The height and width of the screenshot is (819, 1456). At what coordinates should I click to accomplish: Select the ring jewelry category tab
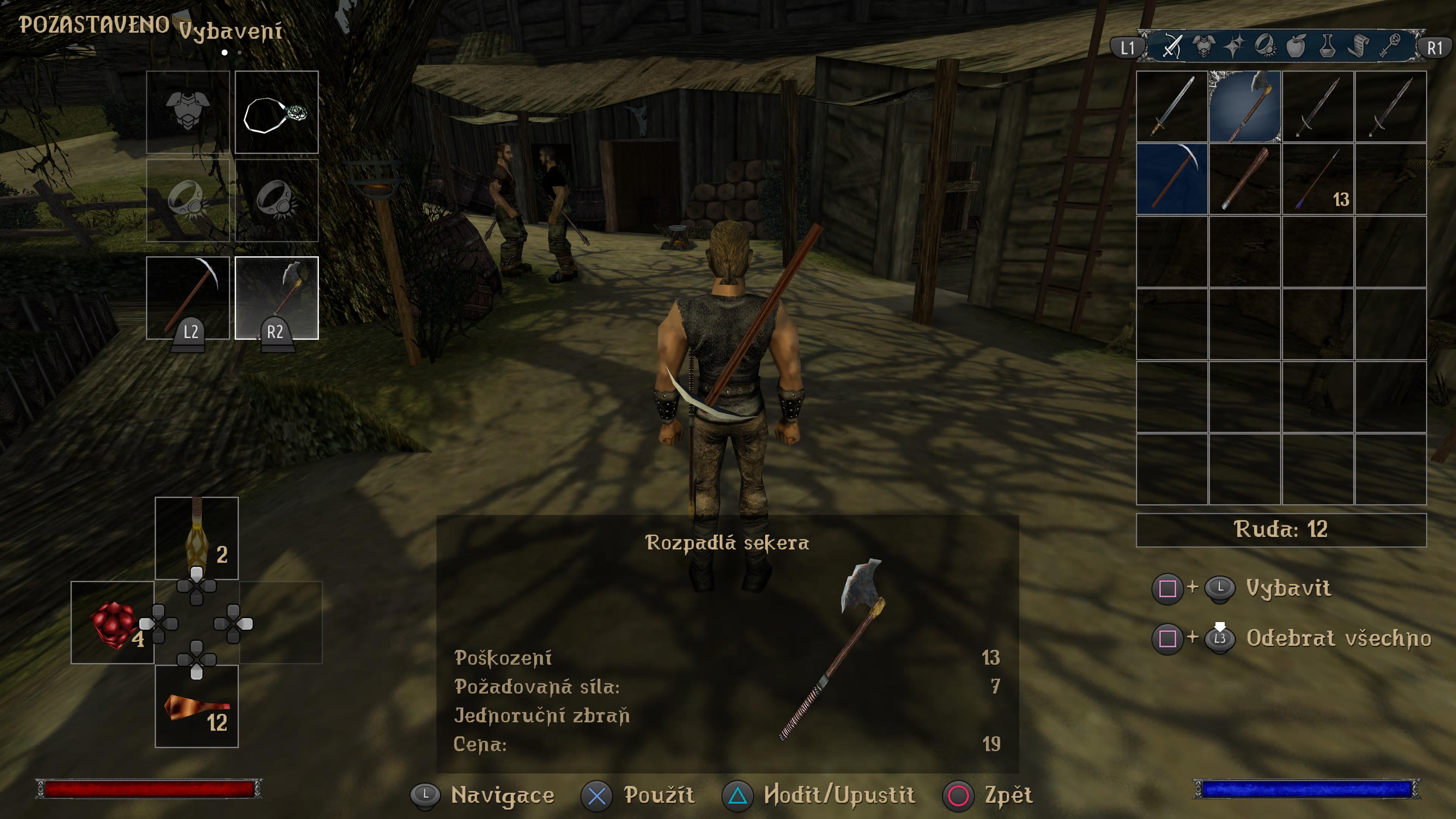1265,46
